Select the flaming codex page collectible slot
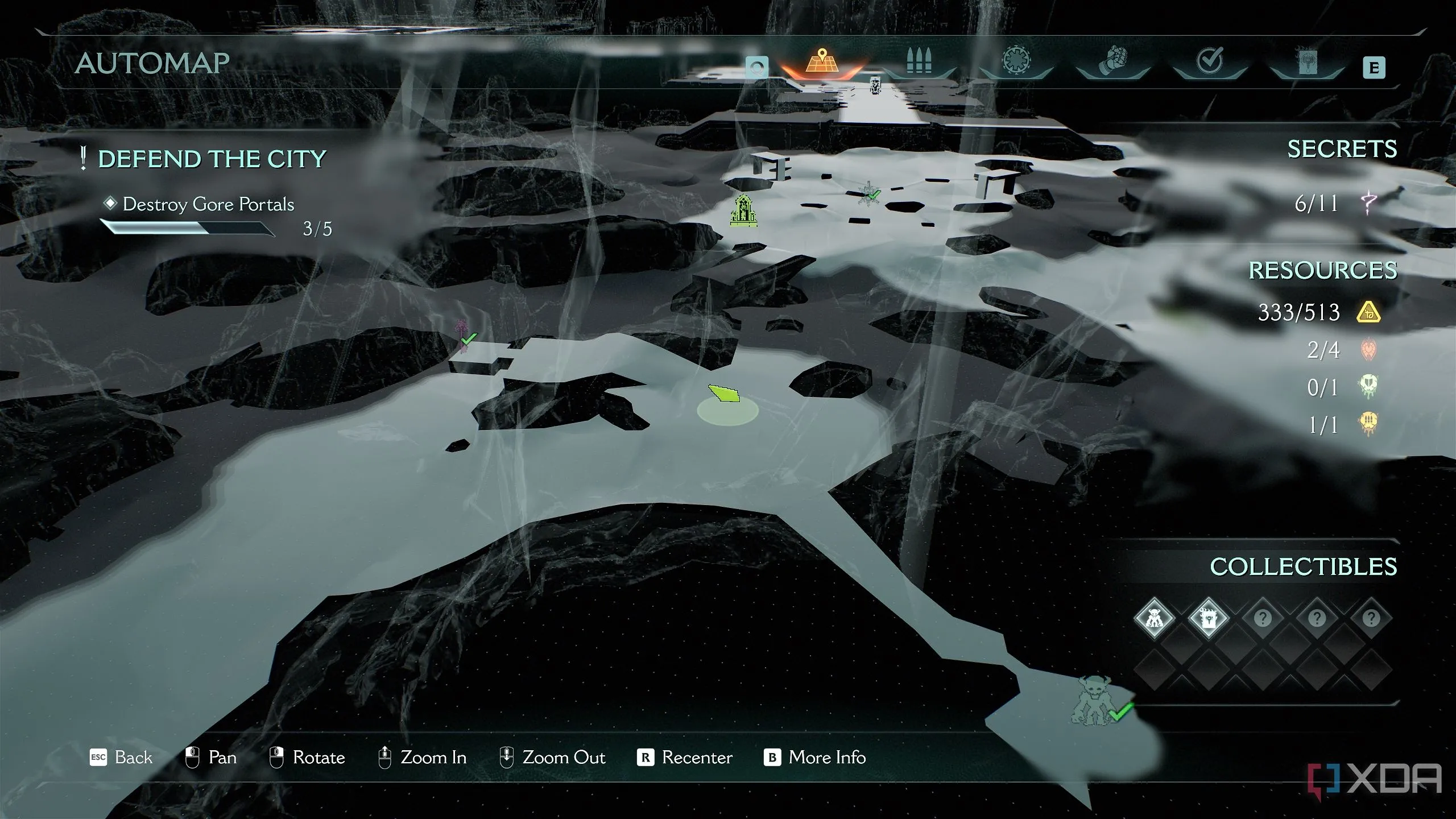Viewport: 1456px width, 819px height. pyautogui.click(x=1208, y=618)
